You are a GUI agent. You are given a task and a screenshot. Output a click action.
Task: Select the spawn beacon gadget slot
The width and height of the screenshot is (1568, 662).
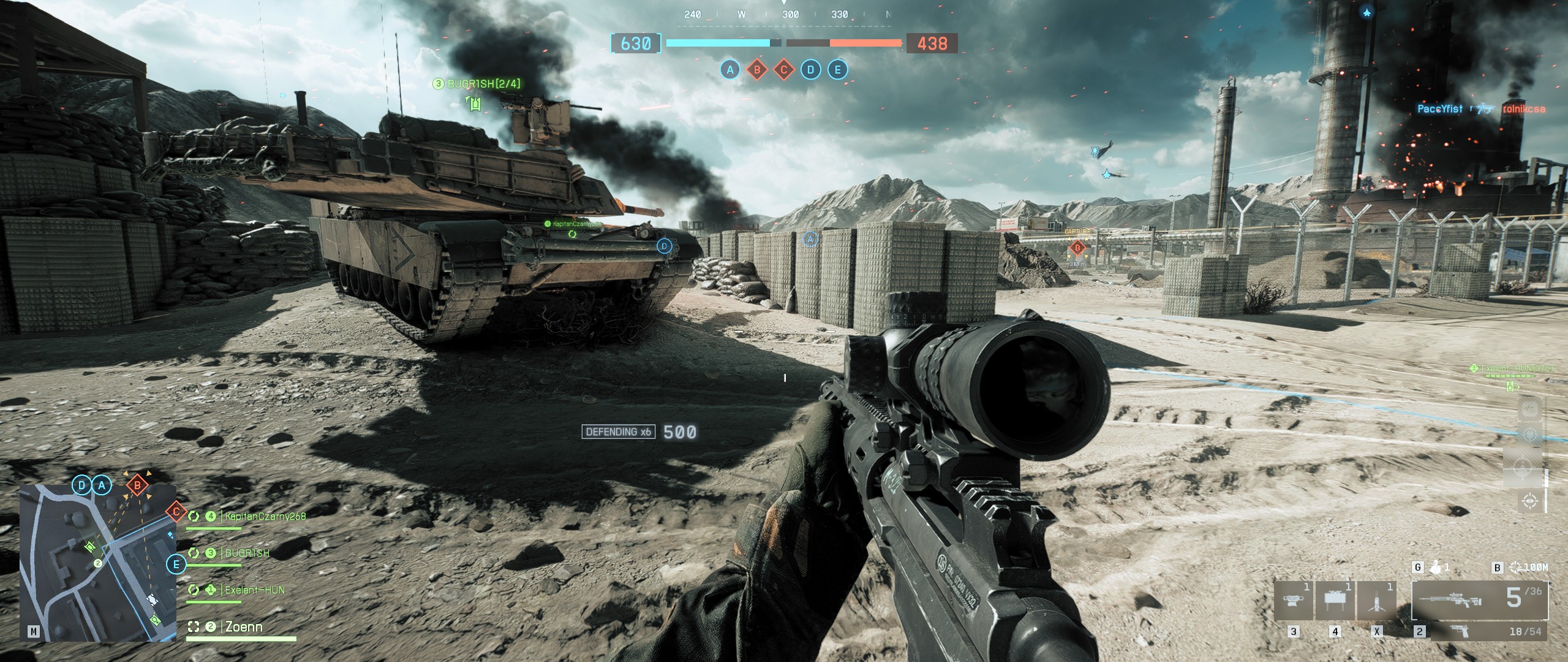(x=1377, y=601)
